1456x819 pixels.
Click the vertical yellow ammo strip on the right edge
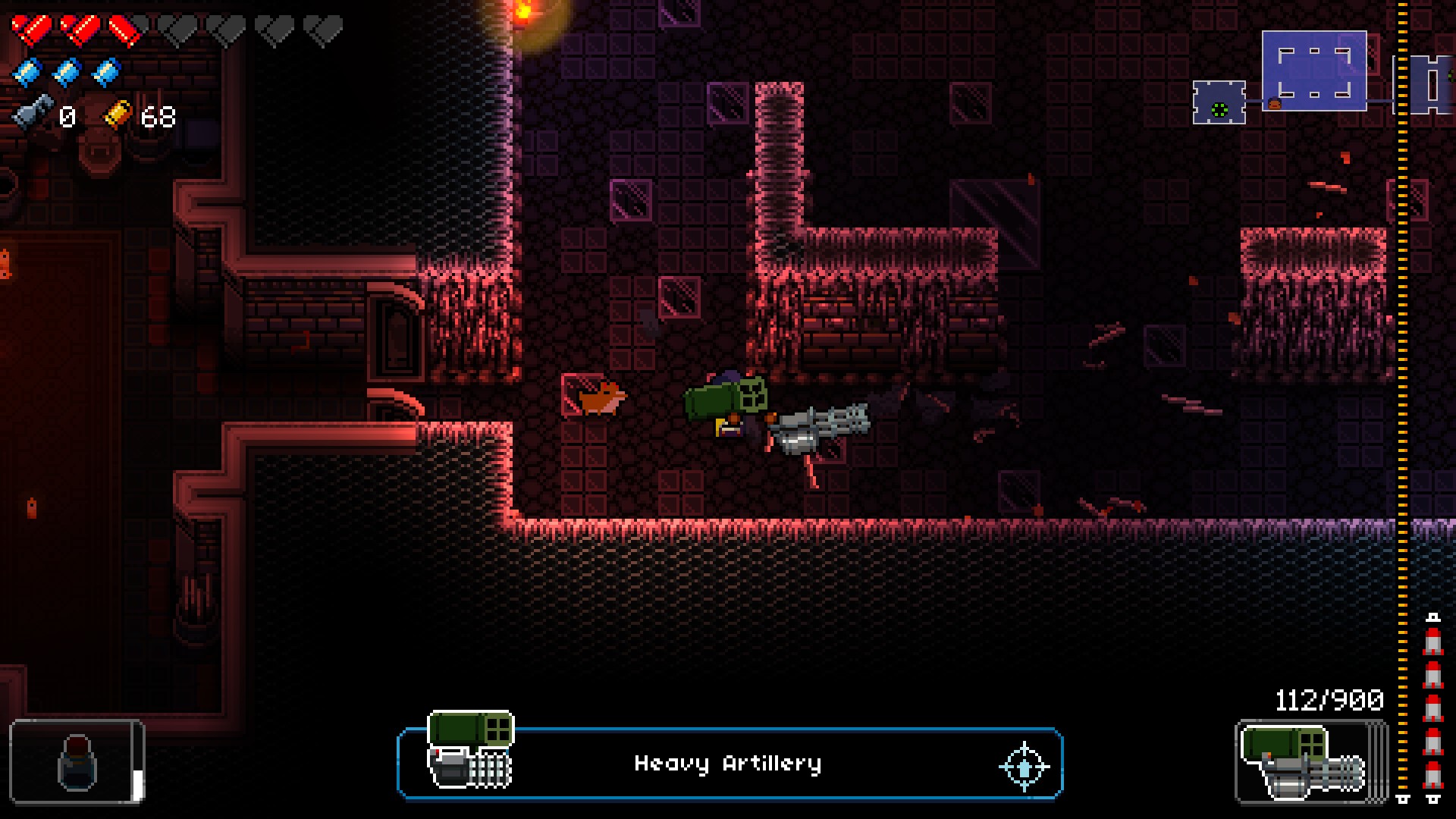point(1401,409)
